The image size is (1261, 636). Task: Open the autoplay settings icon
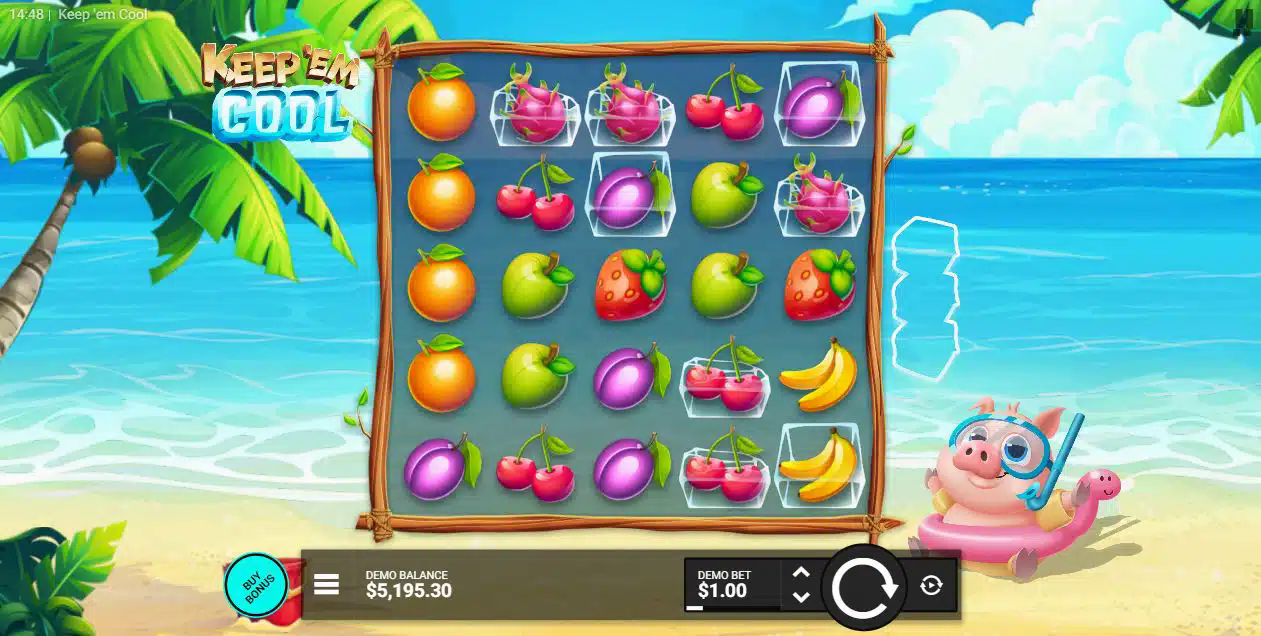(x=931, y=586)
